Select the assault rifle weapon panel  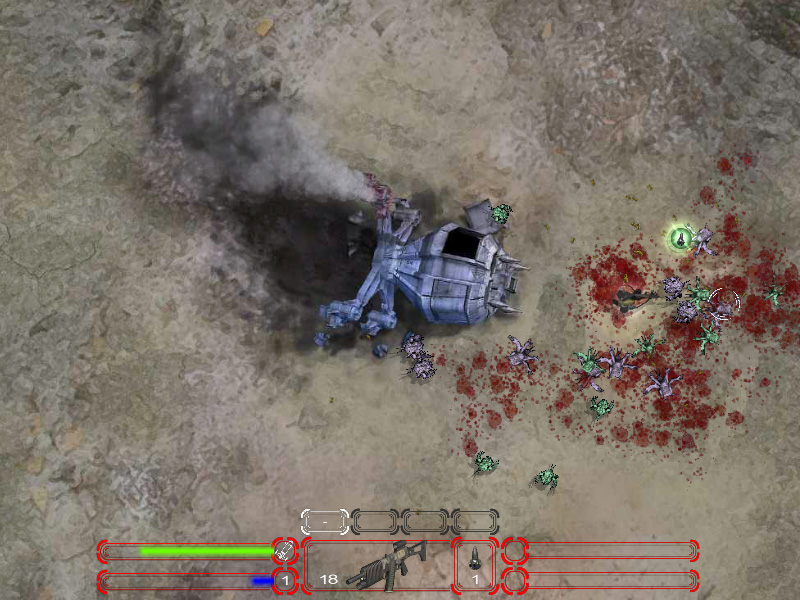(377, 565)
